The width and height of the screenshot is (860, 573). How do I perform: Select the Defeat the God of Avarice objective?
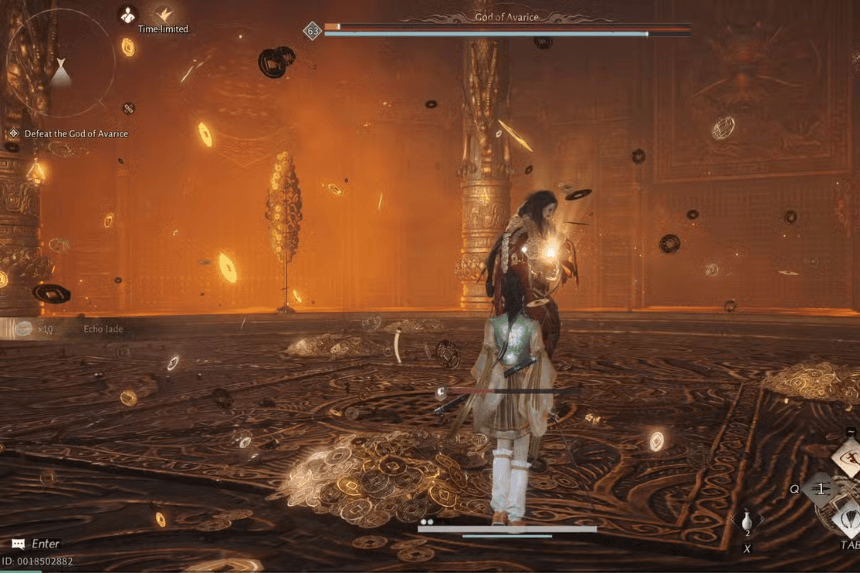point(68,133)
